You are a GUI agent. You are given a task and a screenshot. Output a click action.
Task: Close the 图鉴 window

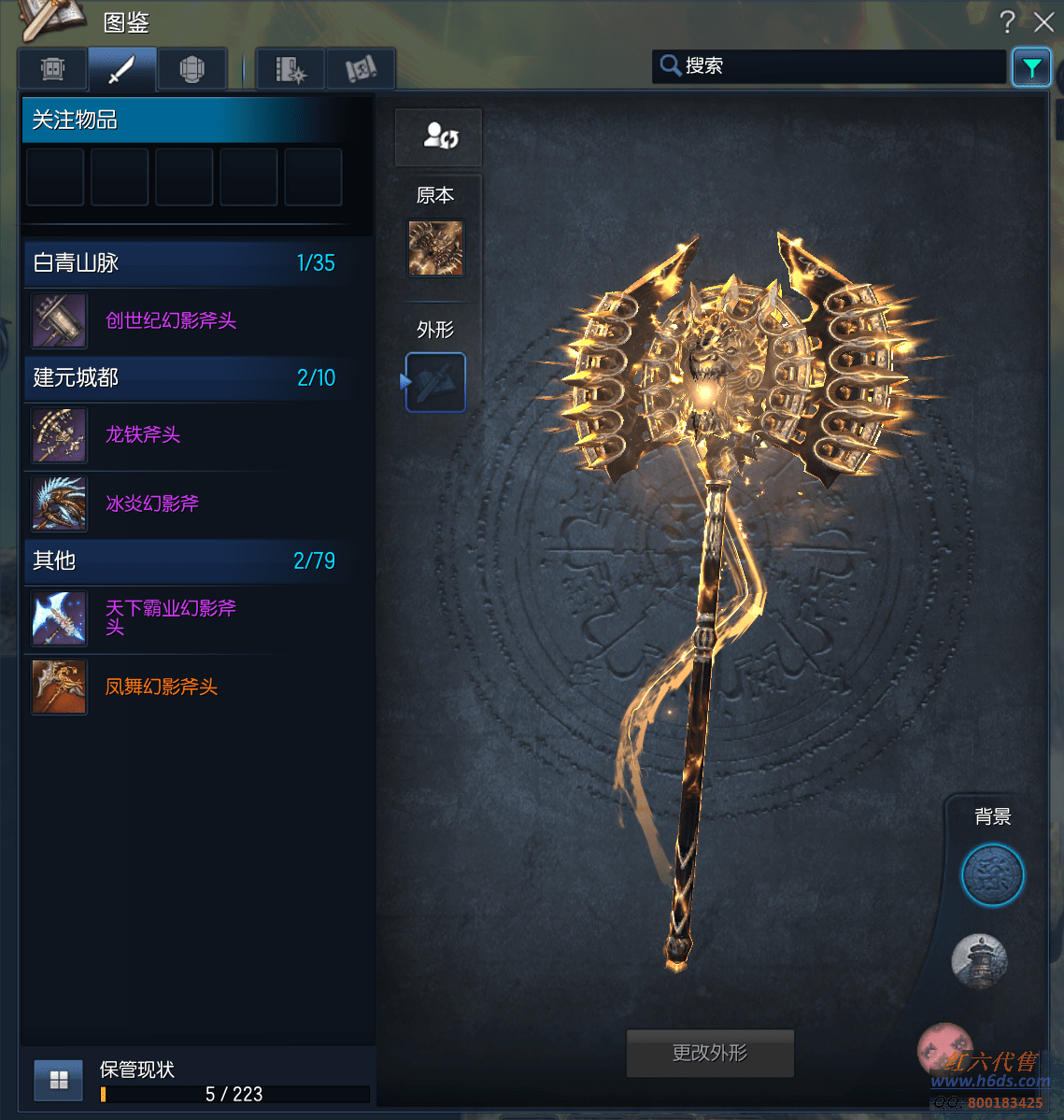click(x=1043, y=21)
